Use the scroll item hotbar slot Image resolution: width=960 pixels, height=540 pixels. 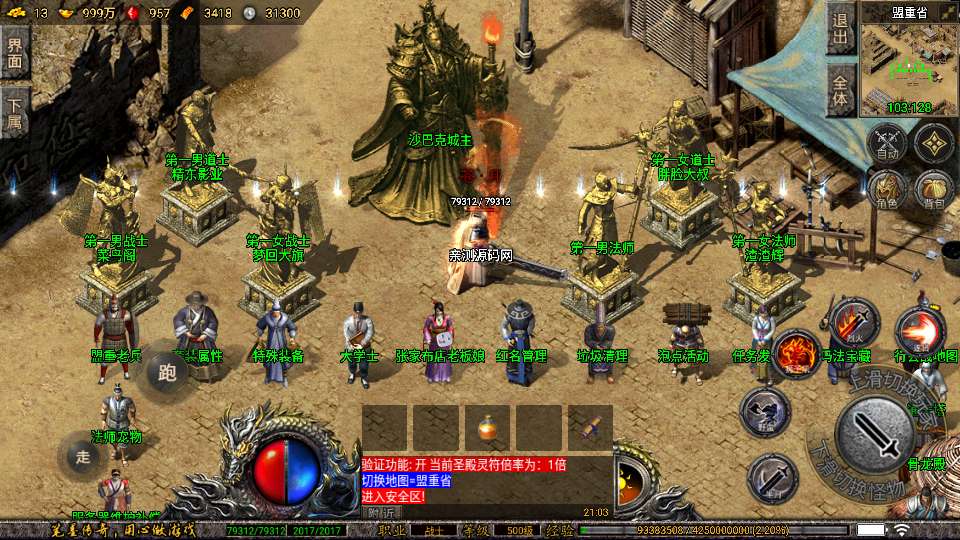[590, 428]
